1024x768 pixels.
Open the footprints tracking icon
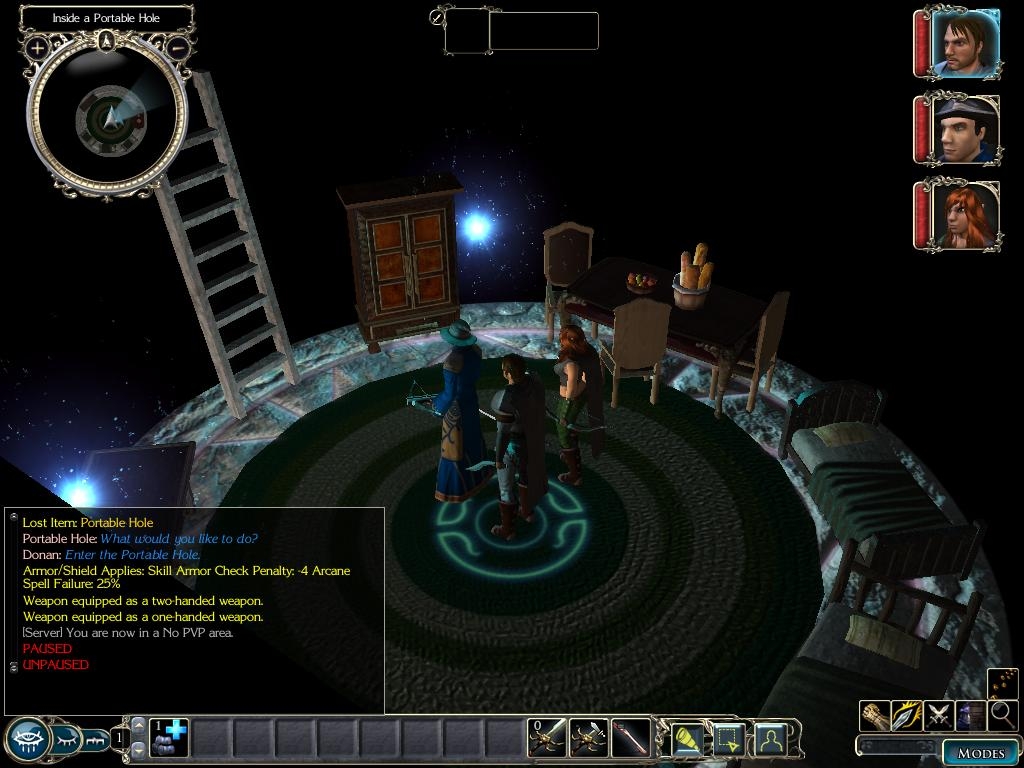pos(1003,683)
